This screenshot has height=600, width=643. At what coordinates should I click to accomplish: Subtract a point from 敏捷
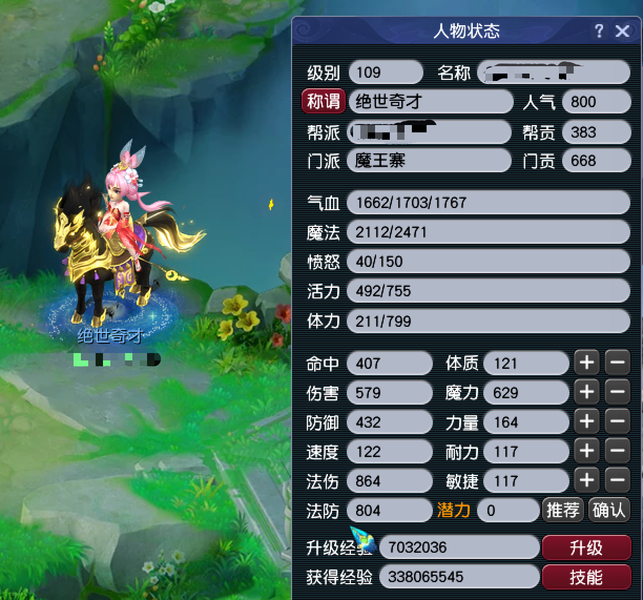617,481
